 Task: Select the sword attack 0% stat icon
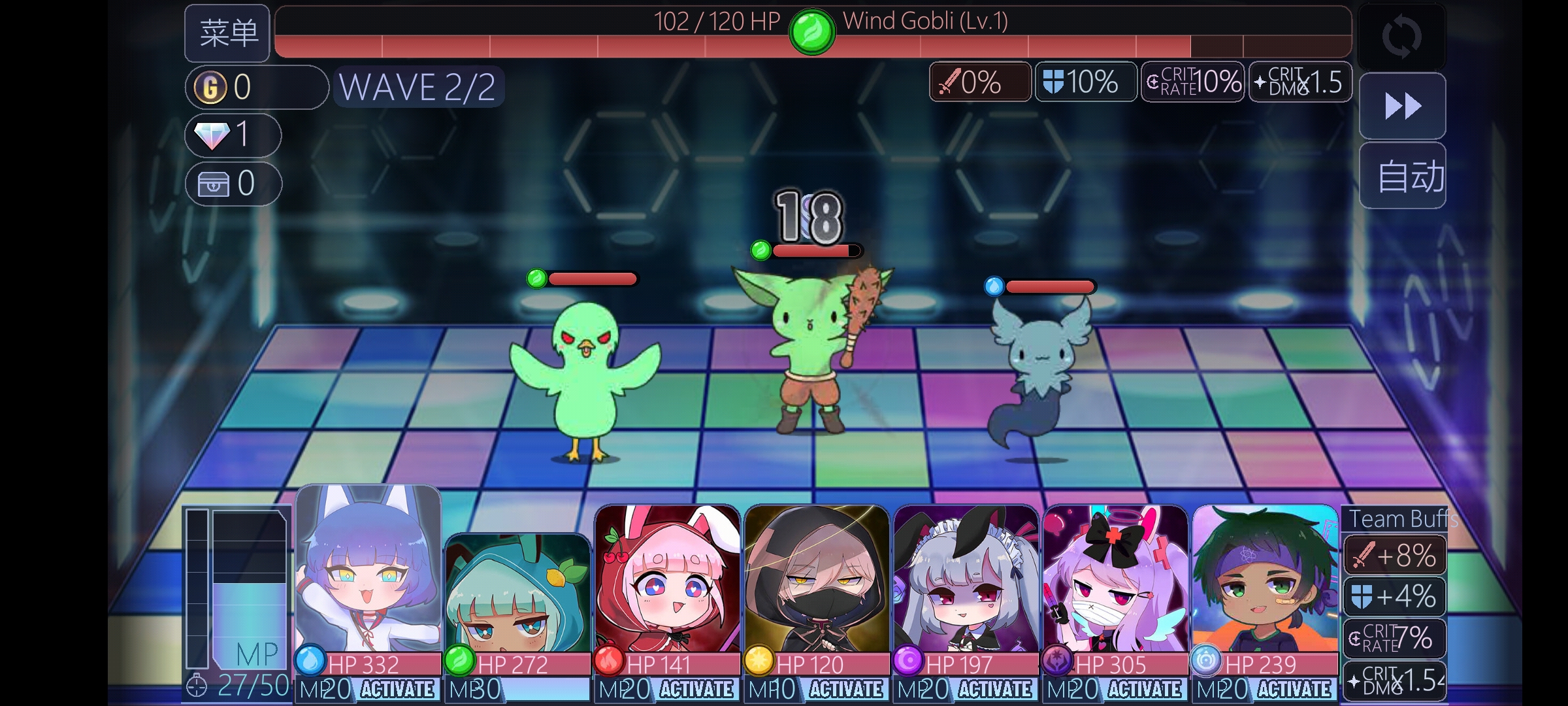[x=978, y=82]
